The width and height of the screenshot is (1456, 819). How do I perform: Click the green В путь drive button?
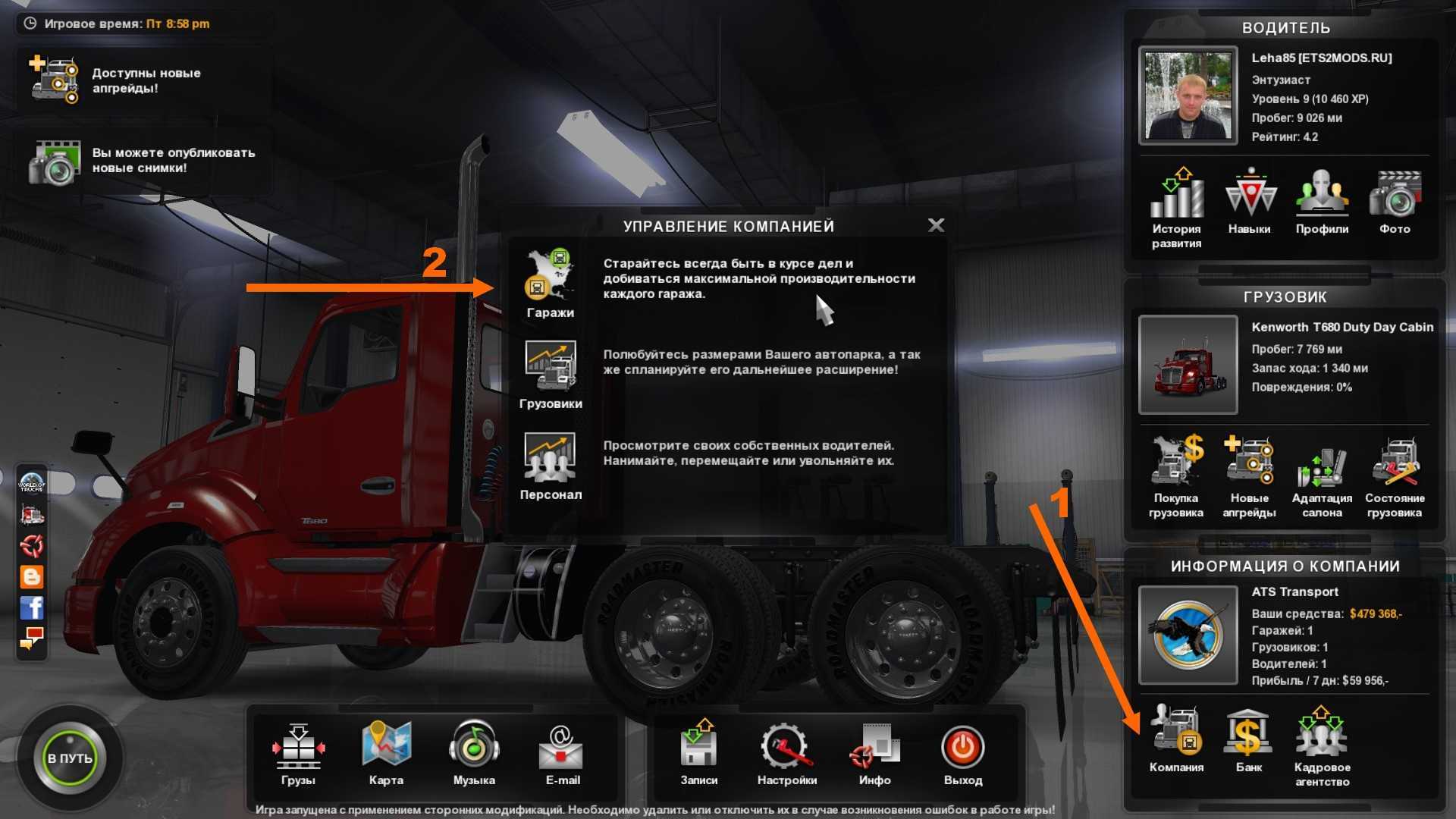click(x=70, y=758)
